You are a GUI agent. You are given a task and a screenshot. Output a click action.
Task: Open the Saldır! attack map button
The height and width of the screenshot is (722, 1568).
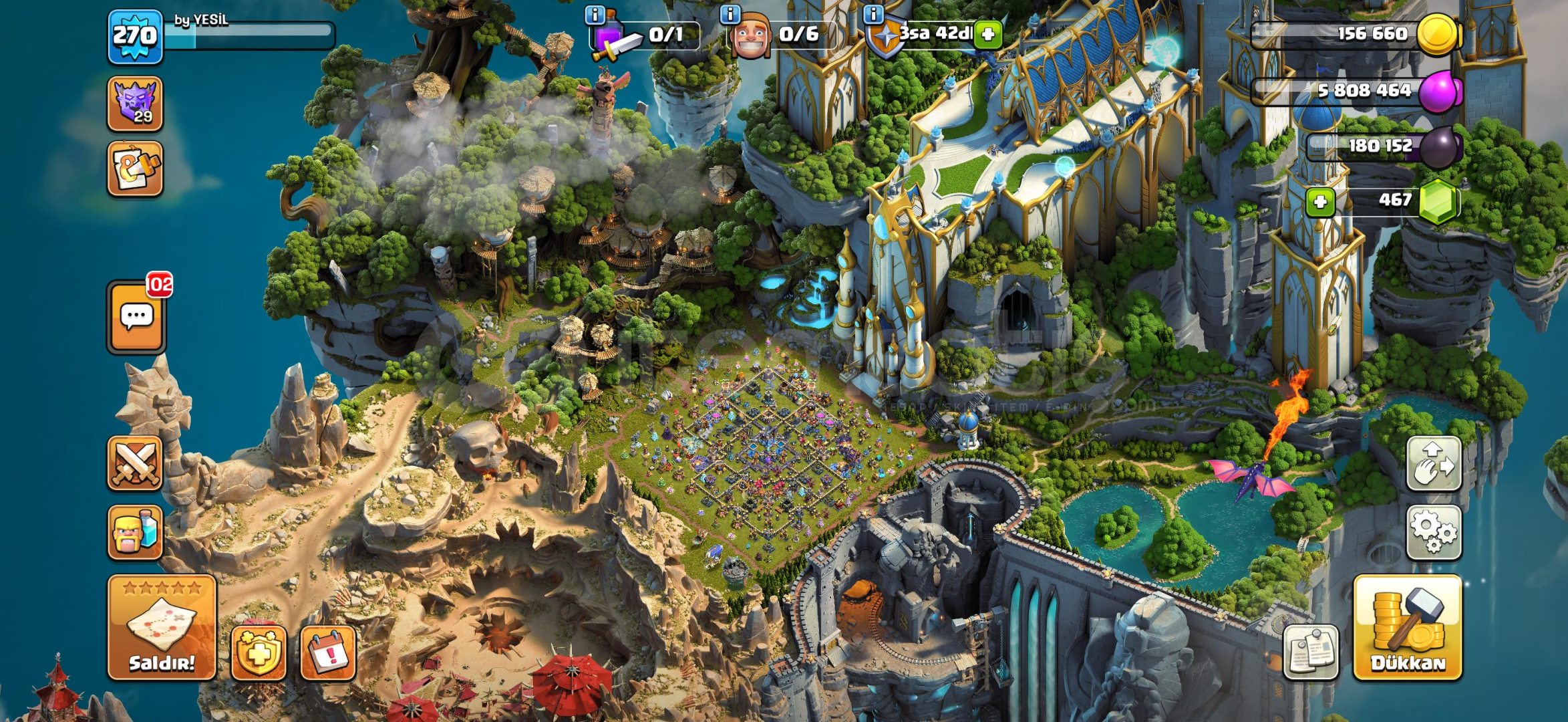162,627
